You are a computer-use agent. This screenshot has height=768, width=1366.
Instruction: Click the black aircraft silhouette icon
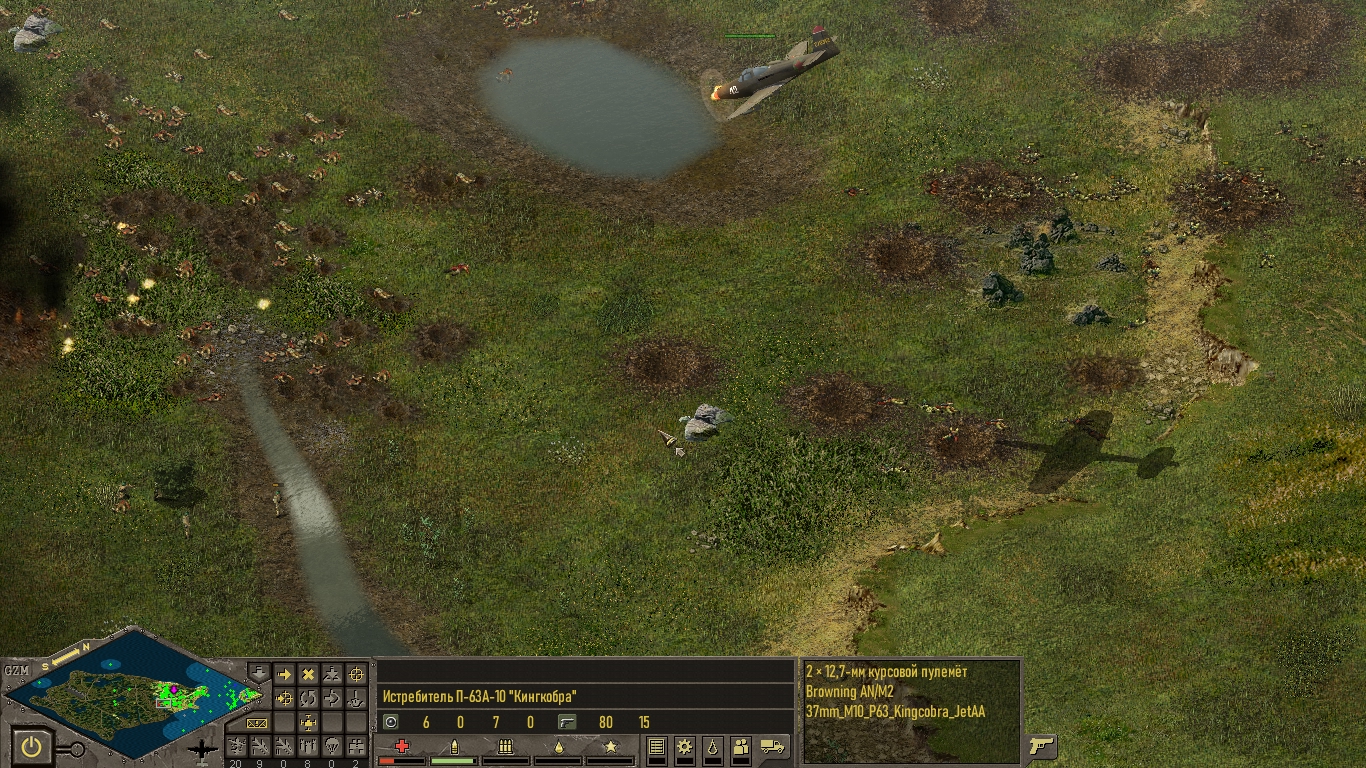click(203, 748)
